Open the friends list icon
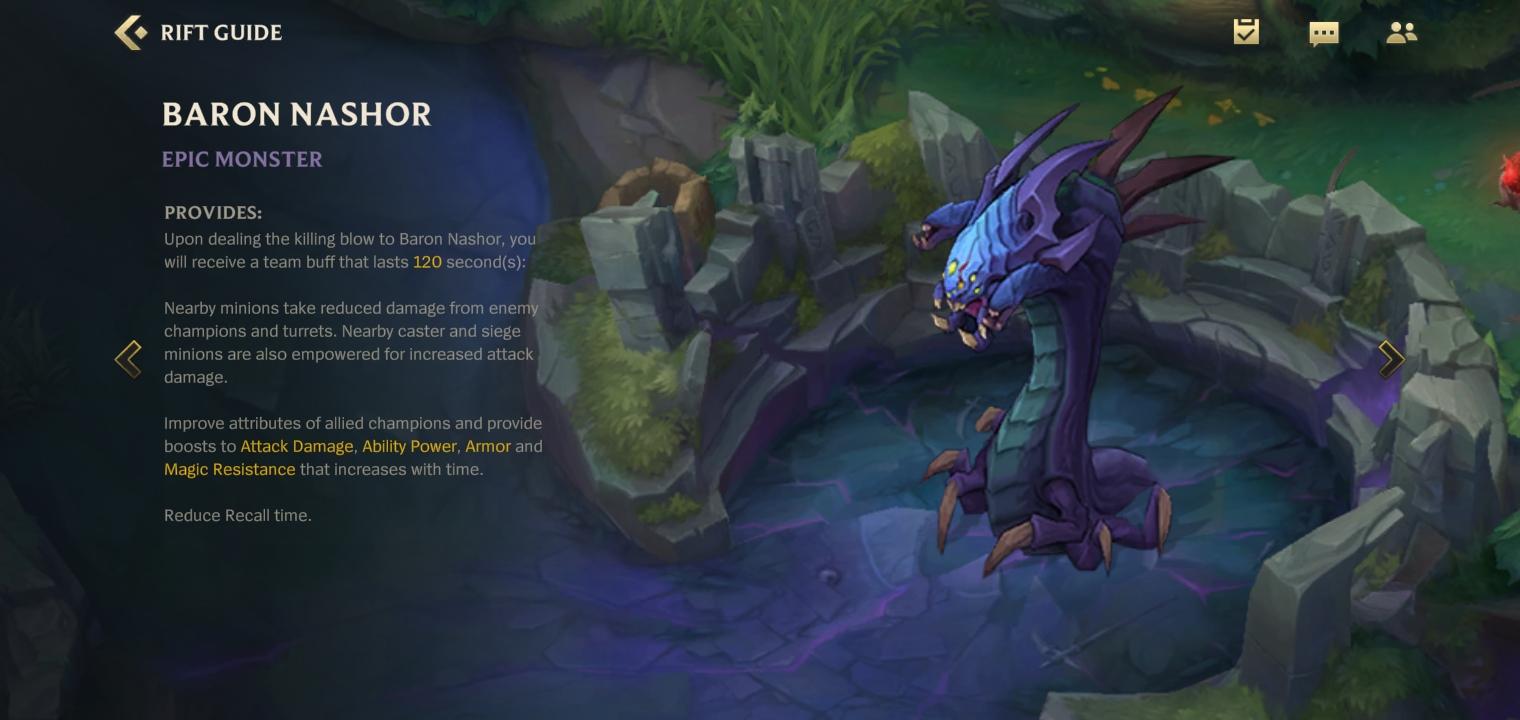The width and height of the screenshot is (1520, 720). pyautogui.click(x=1401, y=33)
